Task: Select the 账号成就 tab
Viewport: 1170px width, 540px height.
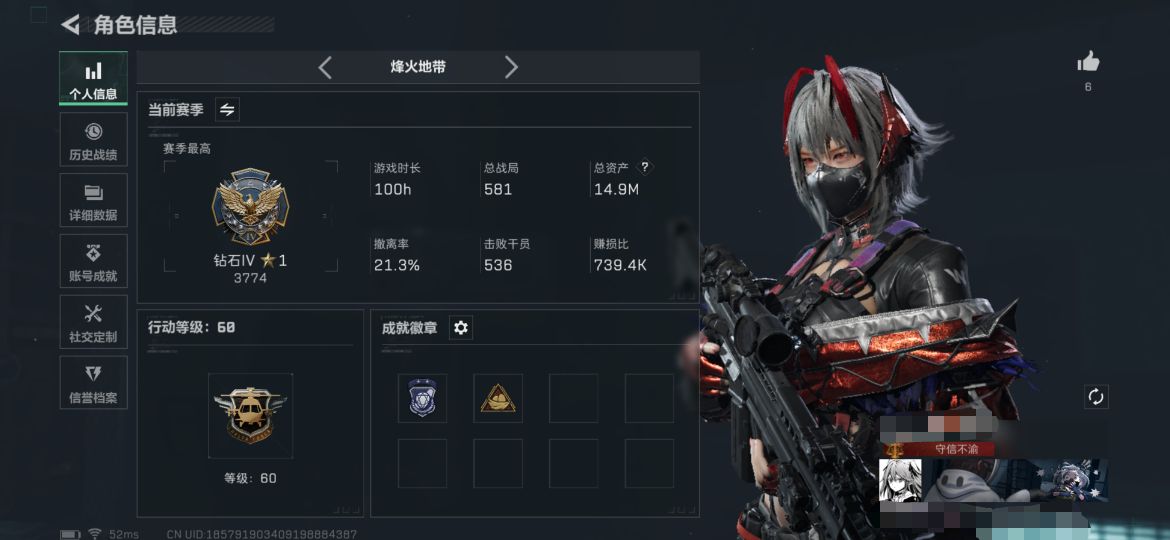Action: pyautogui.click(x=93, y=261)
